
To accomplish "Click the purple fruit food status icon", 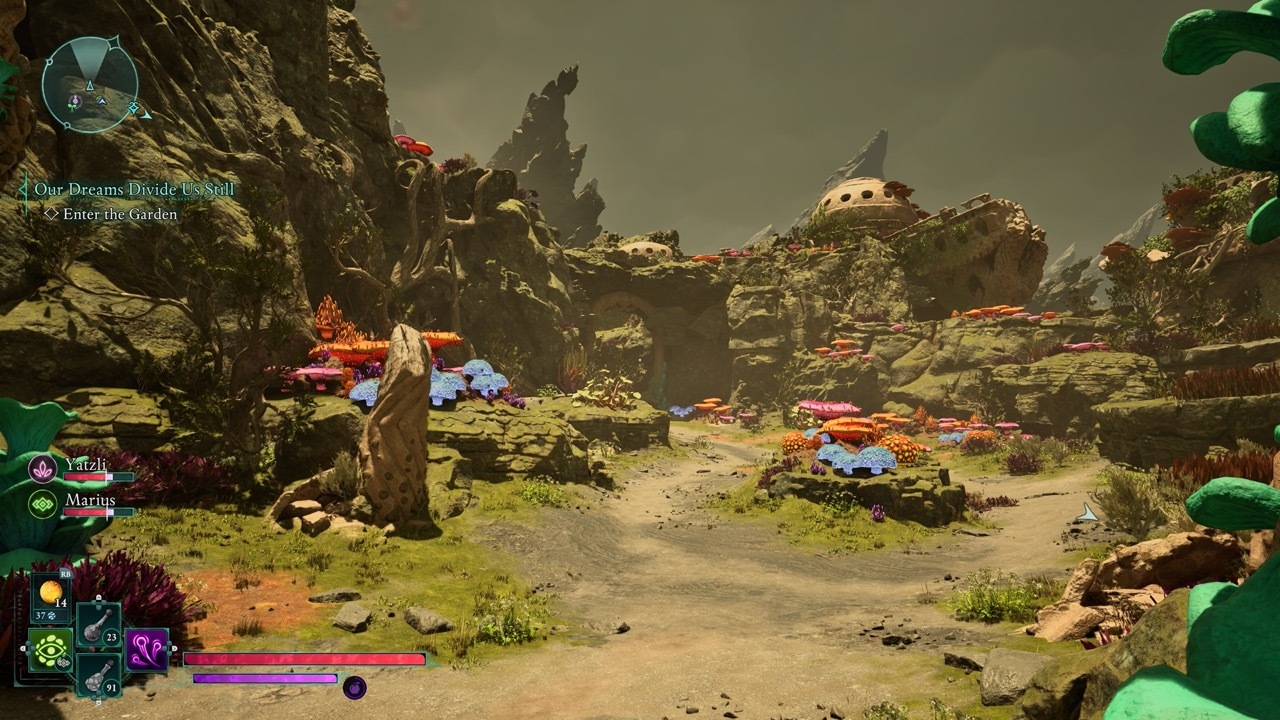I will [x=354, y=686].
